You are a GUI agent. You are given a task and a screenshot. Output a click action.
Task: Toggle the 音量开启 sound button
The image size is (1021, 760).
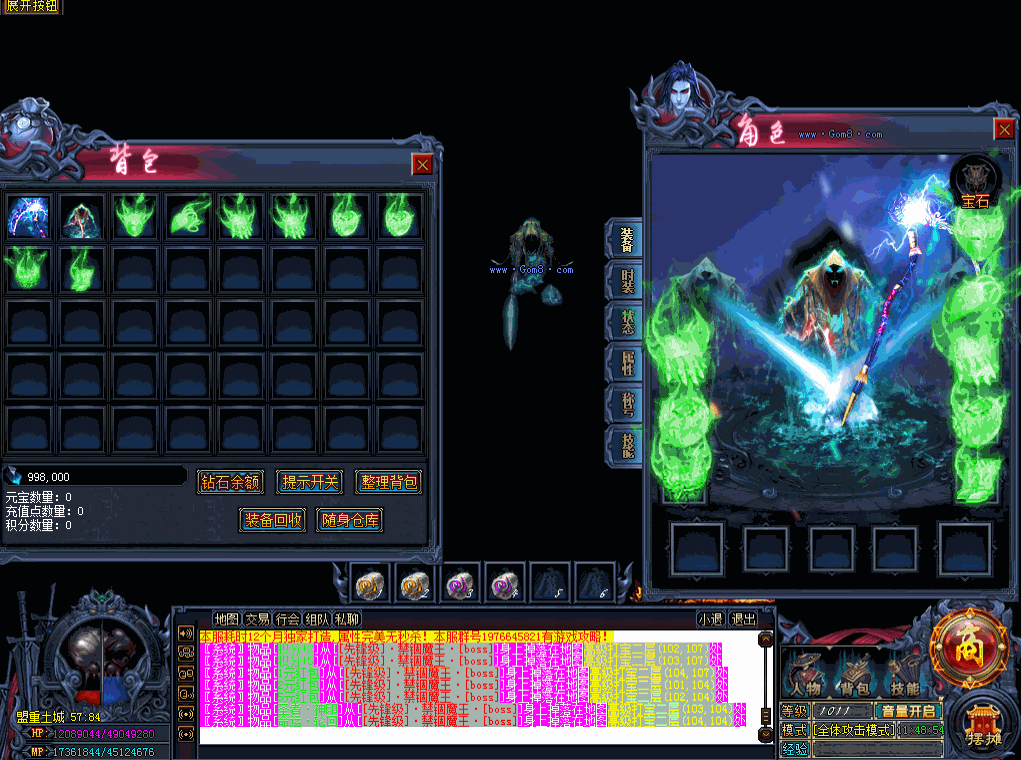coord(908,711)
